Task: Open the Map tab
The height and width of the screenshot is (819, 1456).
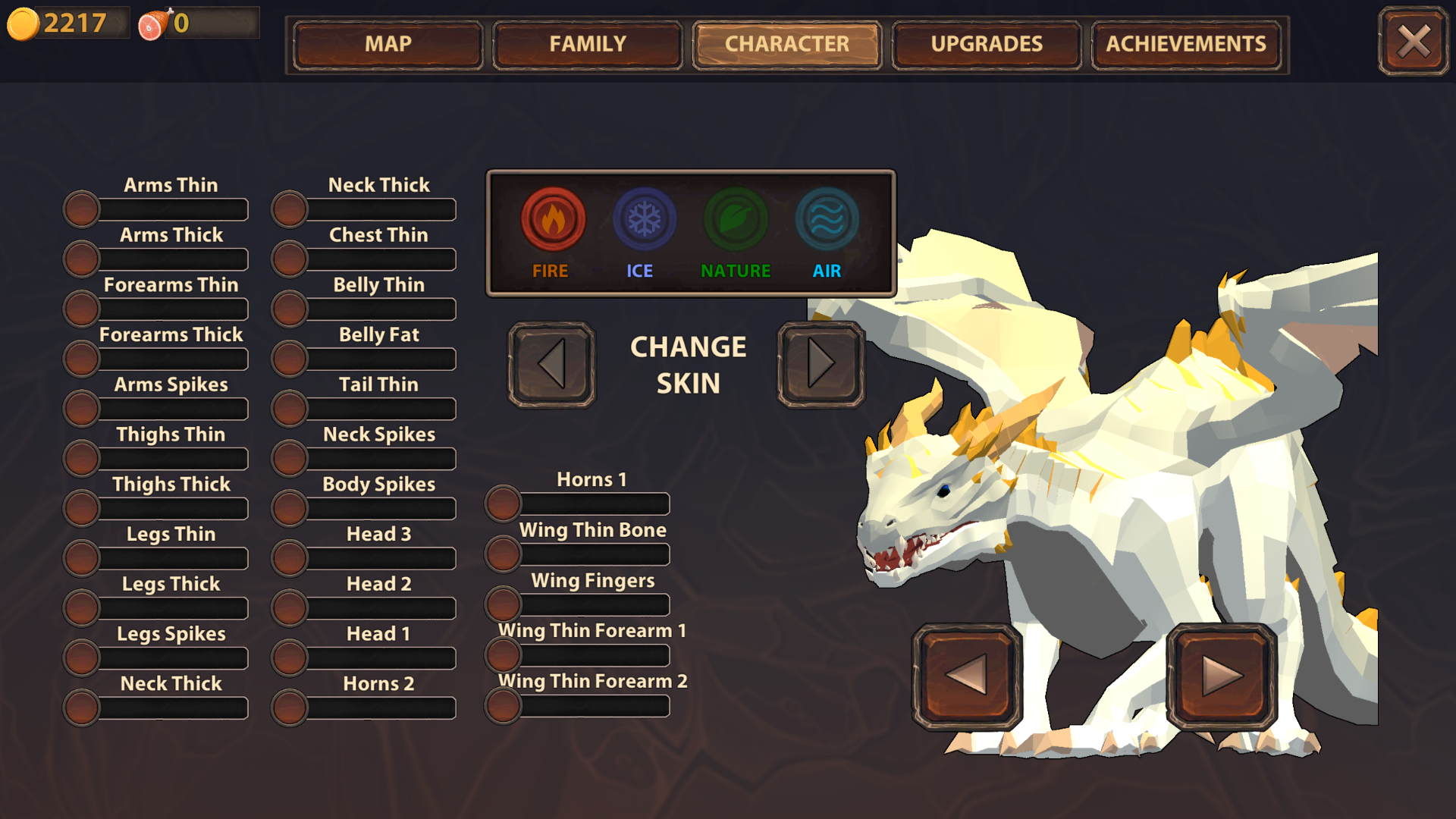Action: coord(388,45)
